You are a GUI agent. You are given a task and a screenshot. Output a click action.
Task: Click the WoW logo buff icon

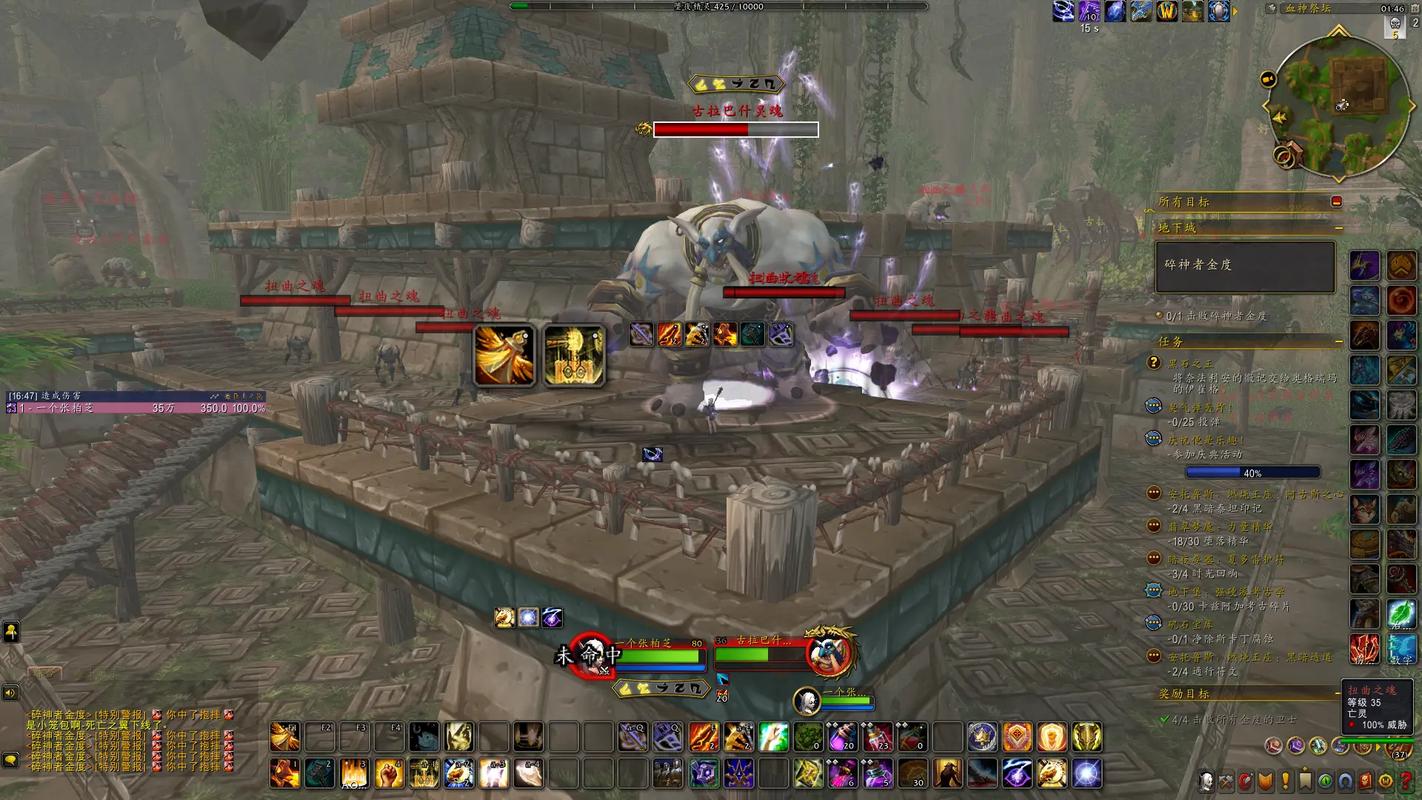(x=1167, y=11)
